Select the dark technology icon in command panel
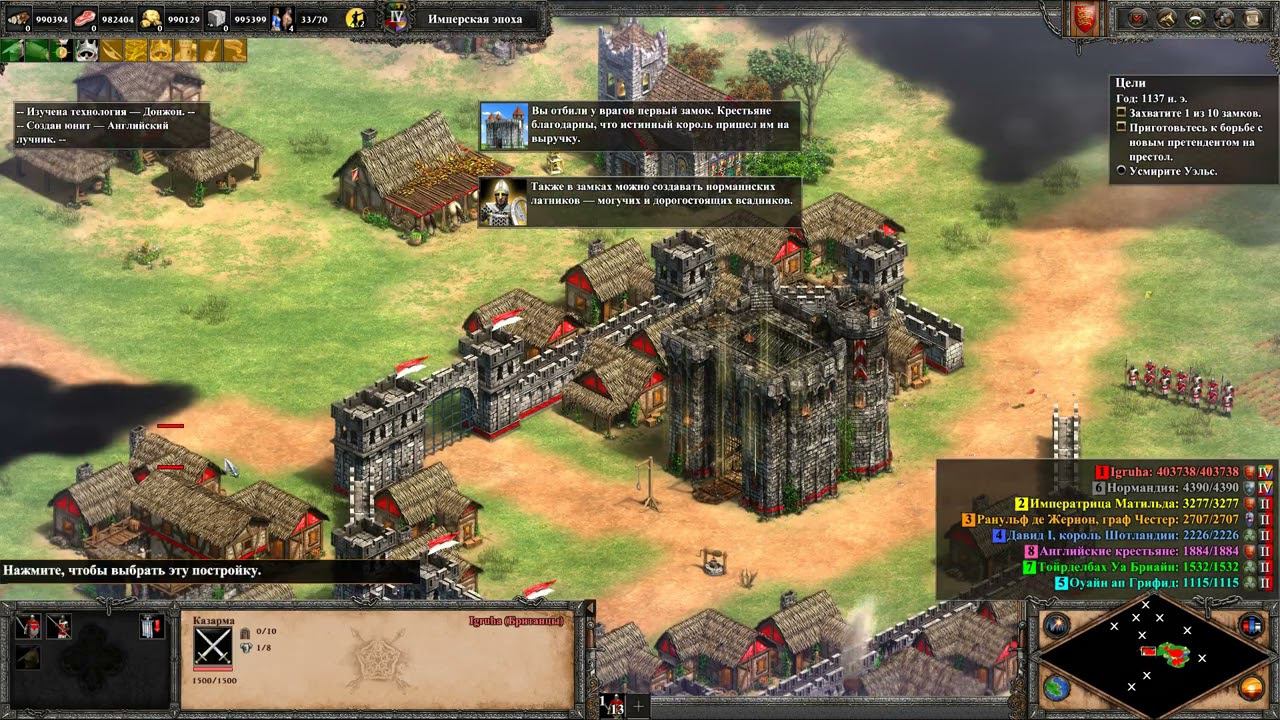1280x720 pixels. pos(27,656)
